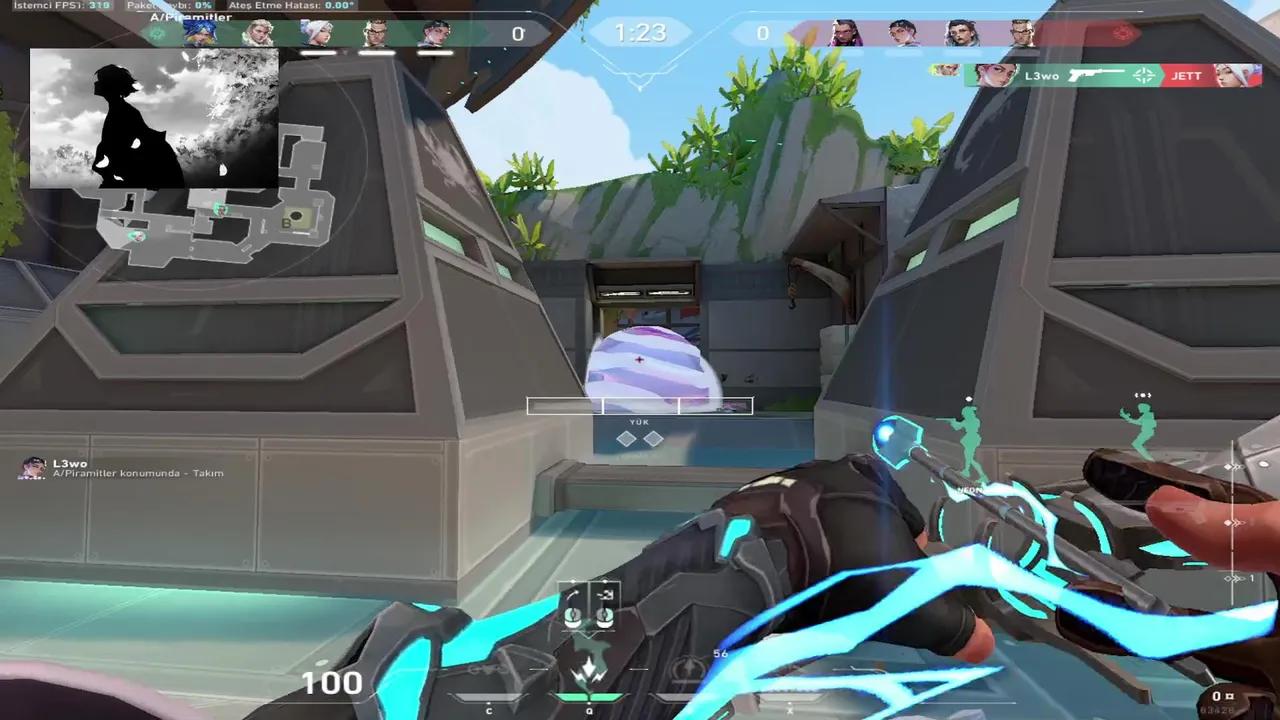Image resolution: width=1280 pixels, height=720 pixels.
Task: Switch focus to the round timer 1:23
Action: [640, 33]
